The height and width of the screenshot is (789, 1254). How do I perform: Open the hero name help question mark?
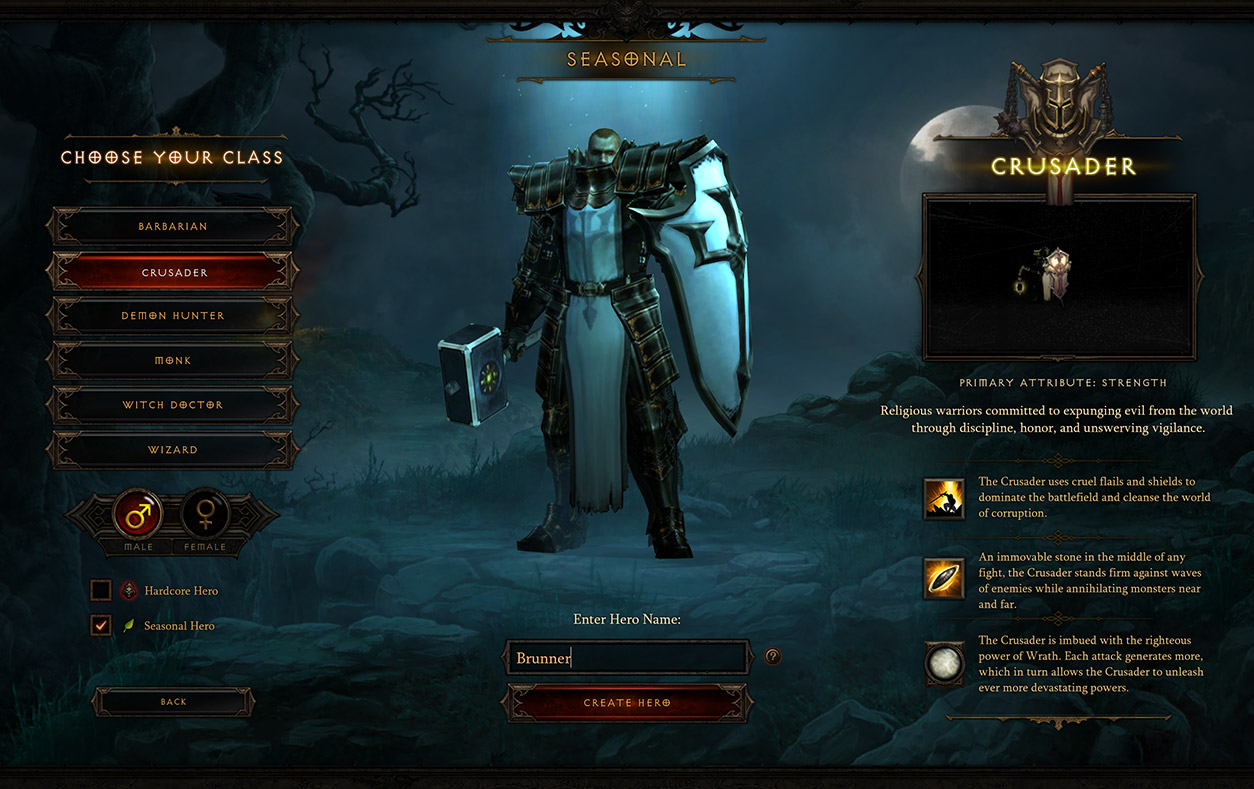[772, 657]
